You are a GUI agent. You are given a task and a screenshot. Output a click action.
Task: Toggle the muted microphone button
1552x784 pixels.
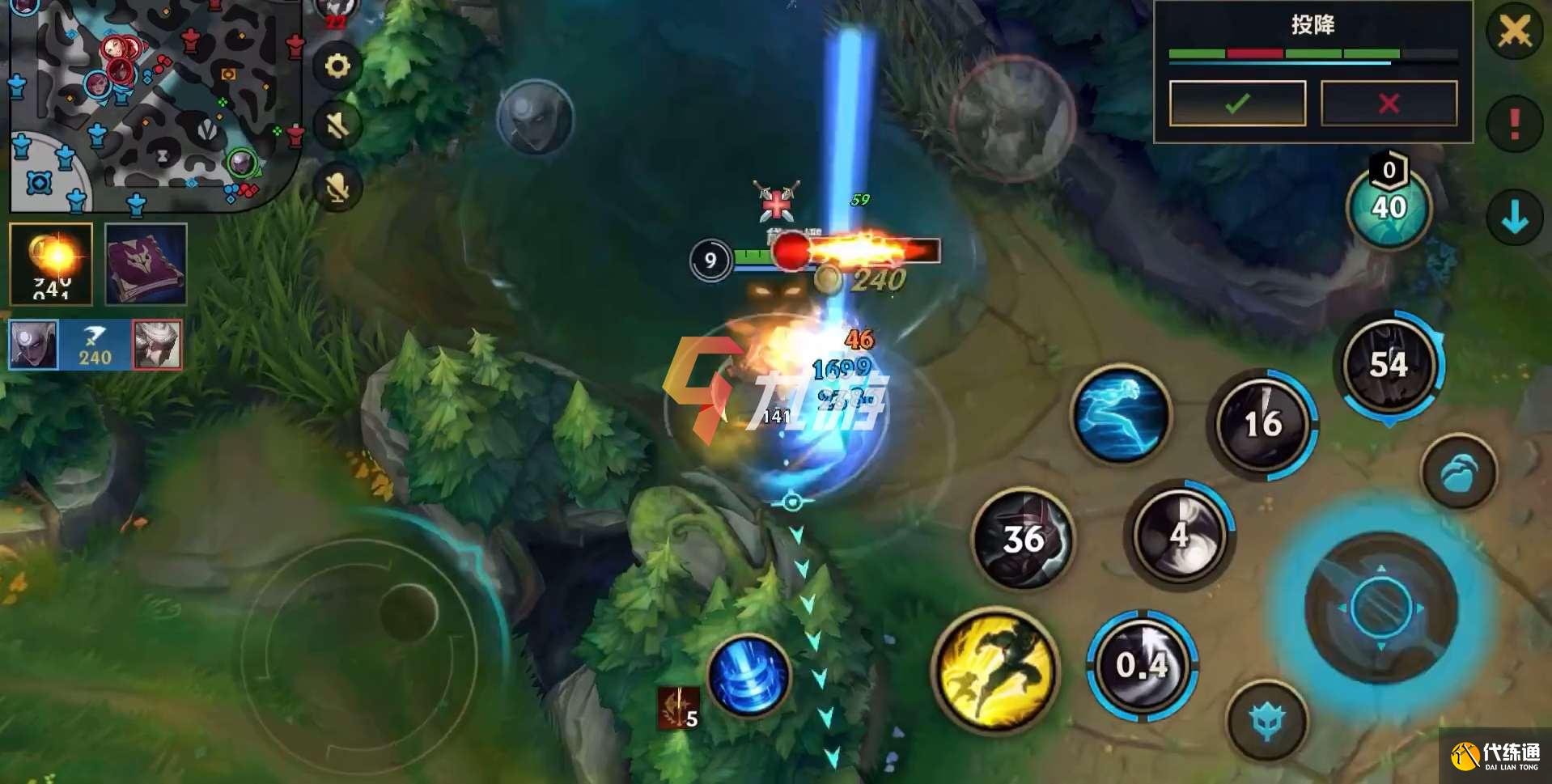tap(337, 188)
